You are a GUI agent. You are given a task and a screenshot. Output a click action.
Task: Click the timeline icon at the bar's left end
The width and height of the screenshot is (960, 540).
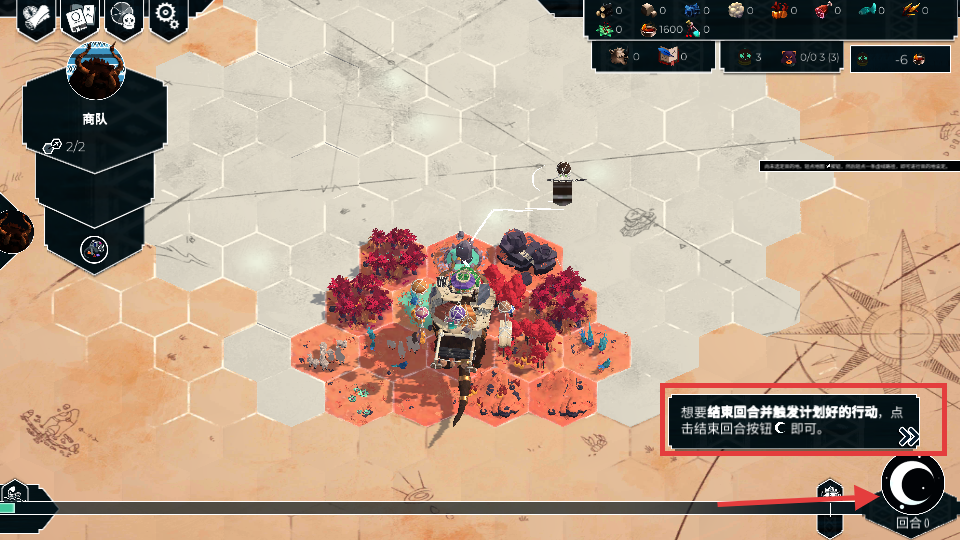[x=13, y=493]
